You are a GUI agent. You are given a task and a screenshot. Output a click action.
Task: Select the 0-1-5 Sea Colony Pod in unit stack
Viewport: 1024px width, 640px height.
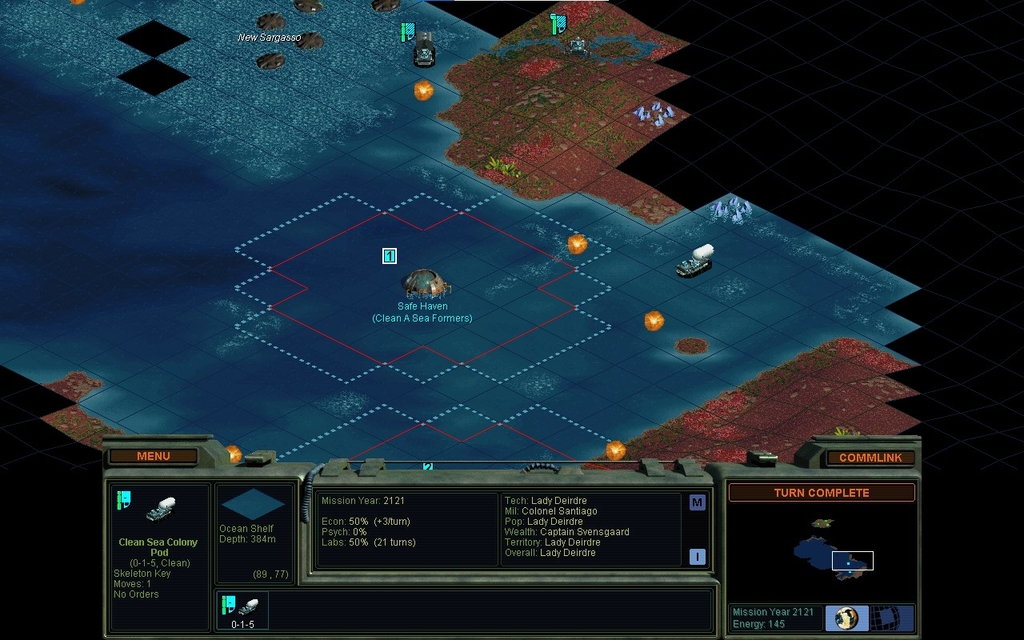(242, 609)
